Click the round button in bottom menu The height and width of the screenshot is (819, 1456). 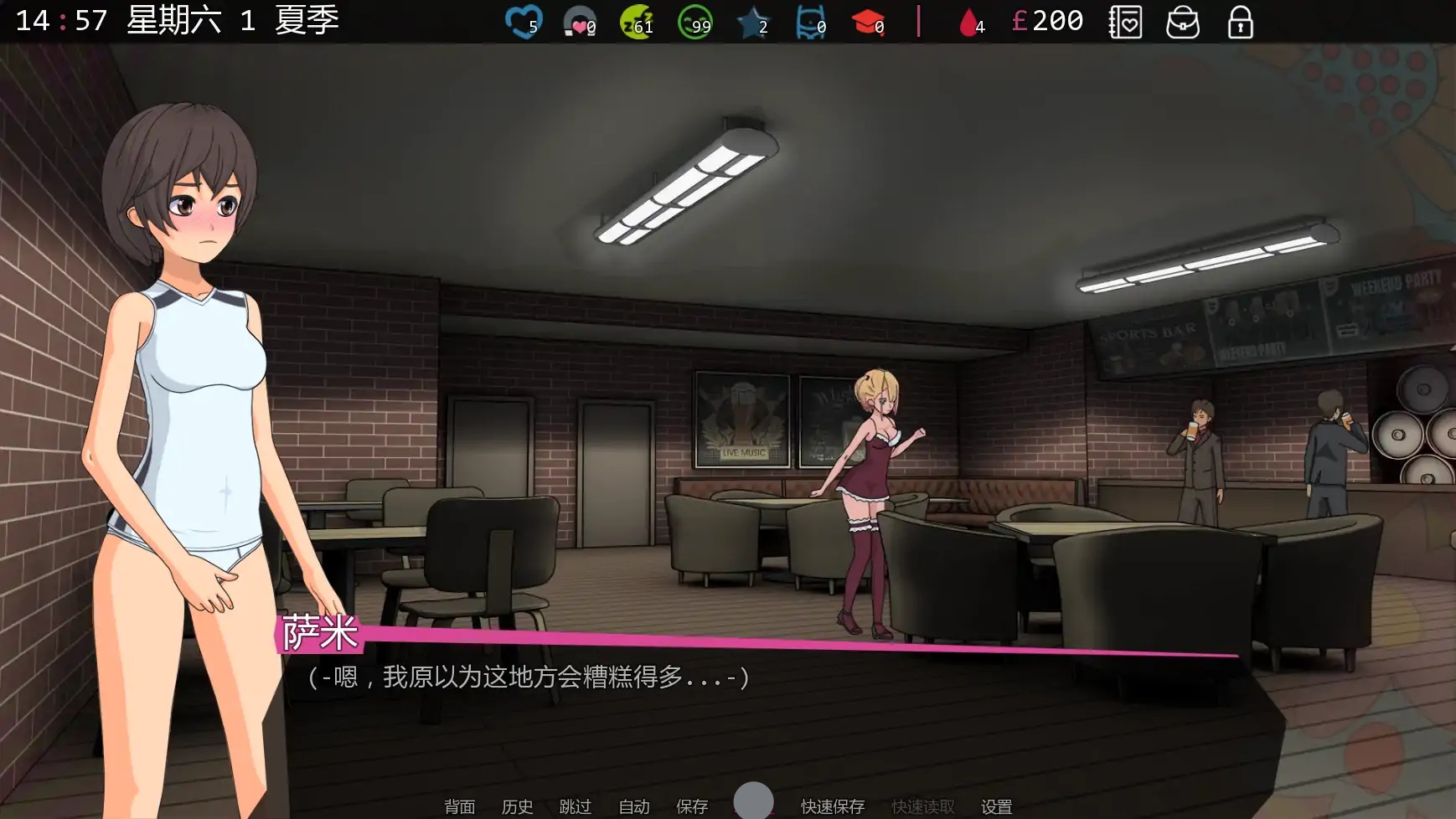pyautogui.click(x=753, y=801)
